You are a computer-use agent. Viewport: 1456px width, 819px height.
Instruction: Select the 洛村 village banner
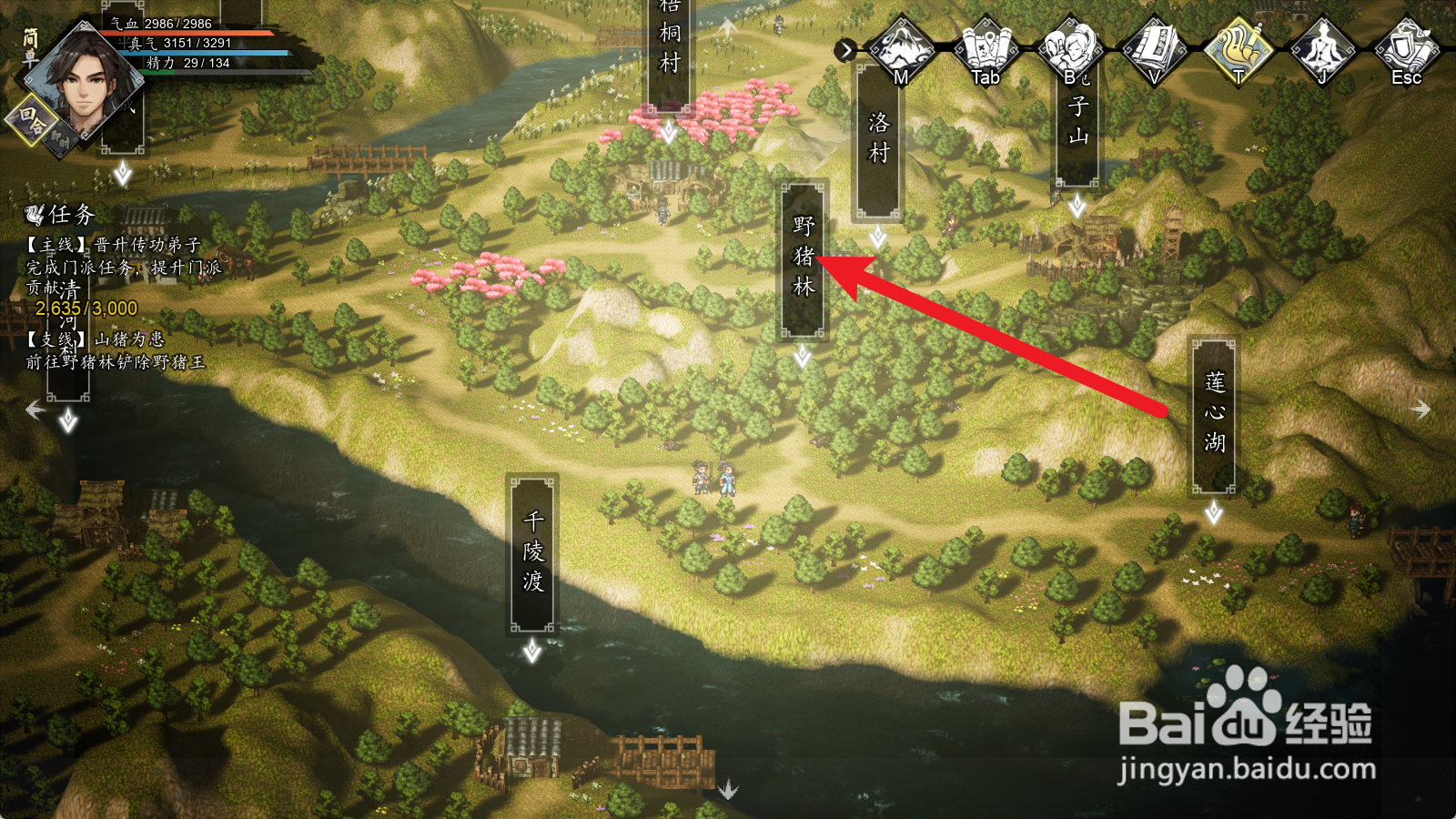pos(878,139)
